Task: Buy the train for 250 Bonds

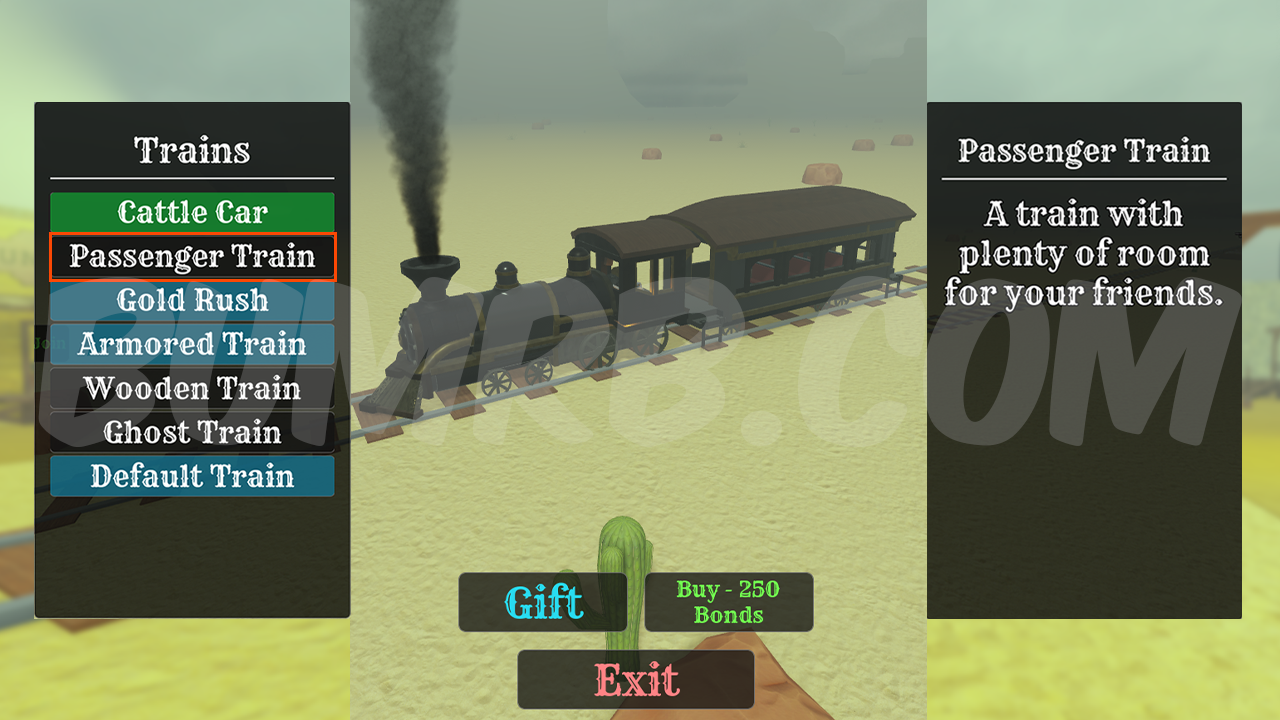Action: click(728, 602)
